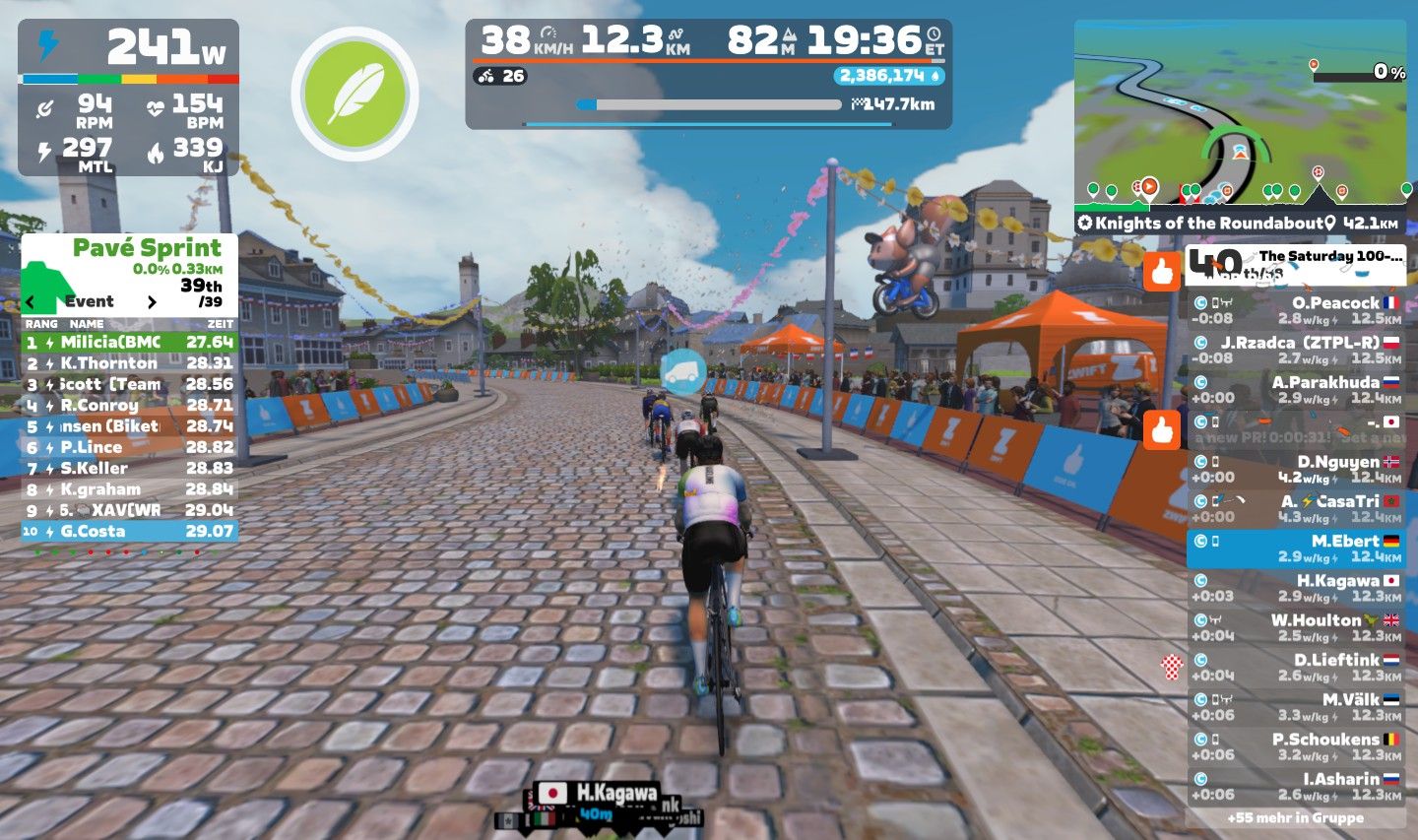Select G.Costa on the sprint leaderboard

coord(129,531)
